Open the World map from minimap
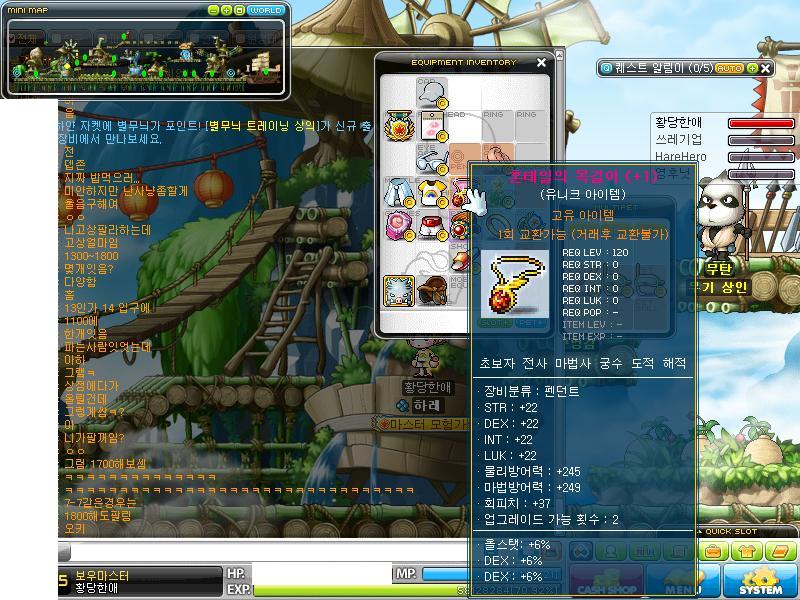This screenshot has width=800, height=600. click(x=266, y=10)
